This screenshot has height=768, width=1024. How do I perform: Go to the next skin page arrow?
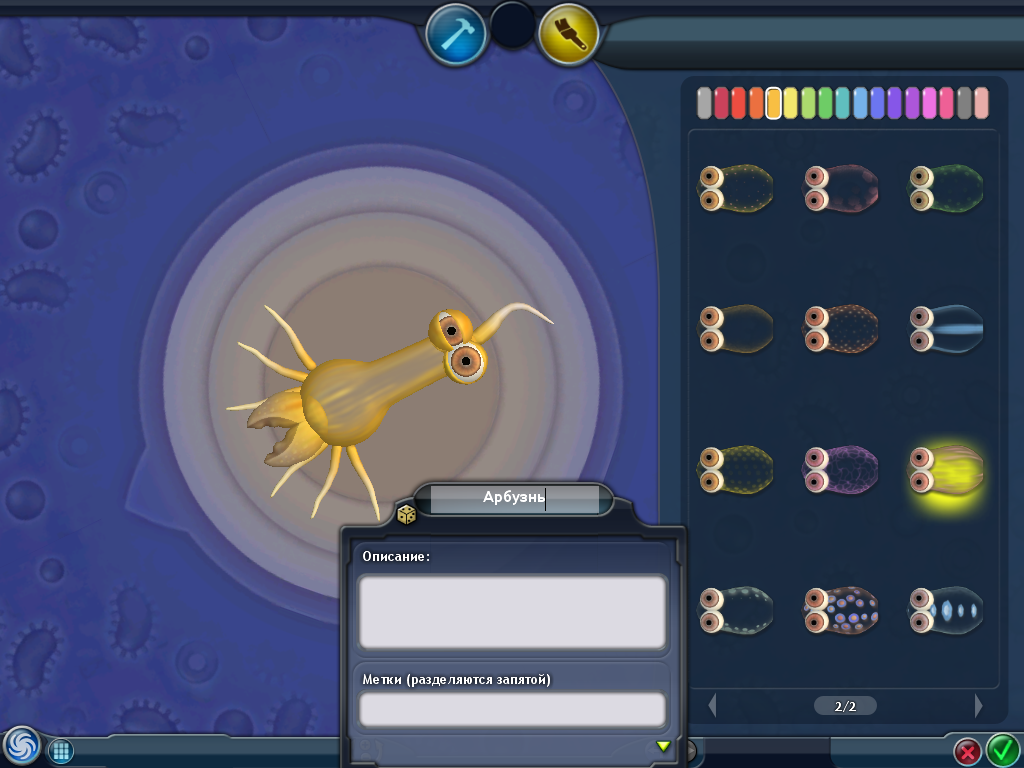979,705
